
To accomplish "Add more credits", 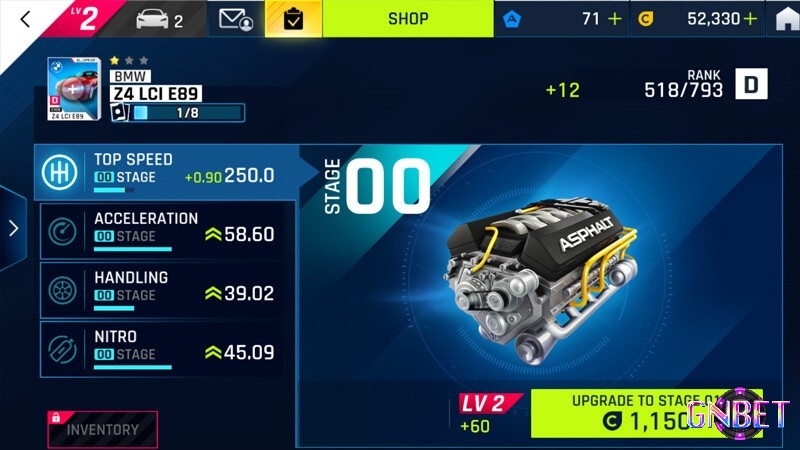I will pyautogui.click(x=750, y=19).
